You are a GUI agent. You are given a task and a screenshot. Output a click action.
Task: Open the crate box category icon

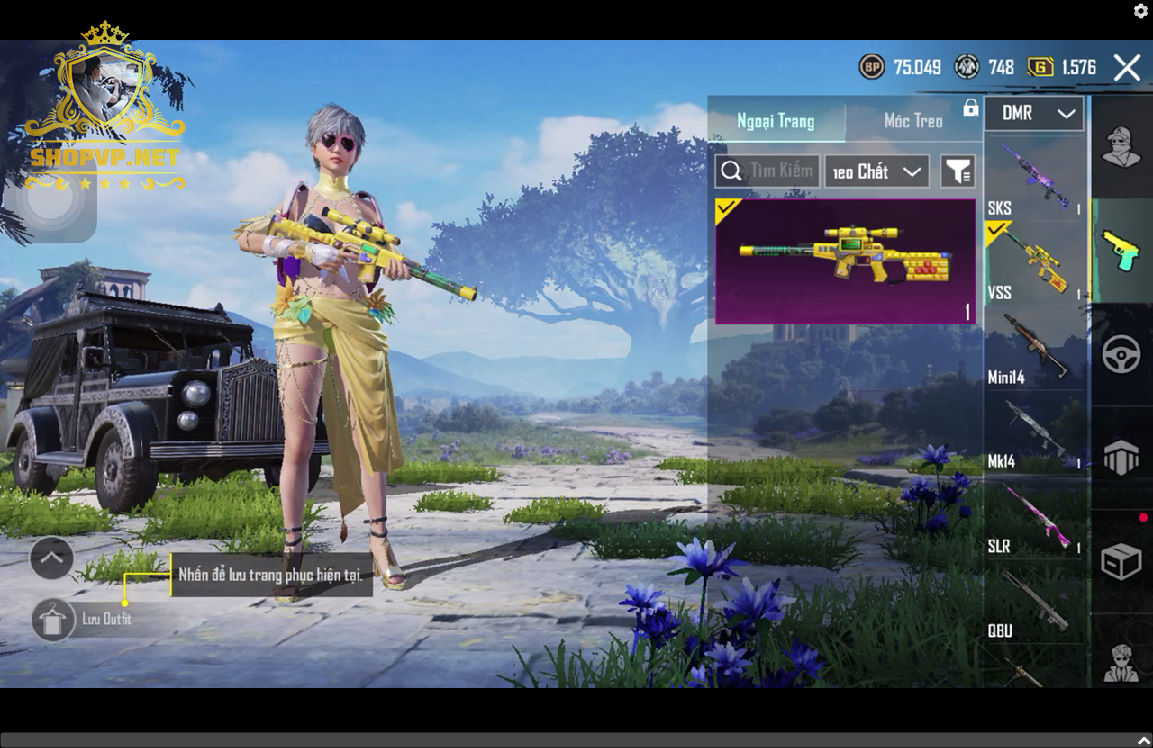point(1121,561)
